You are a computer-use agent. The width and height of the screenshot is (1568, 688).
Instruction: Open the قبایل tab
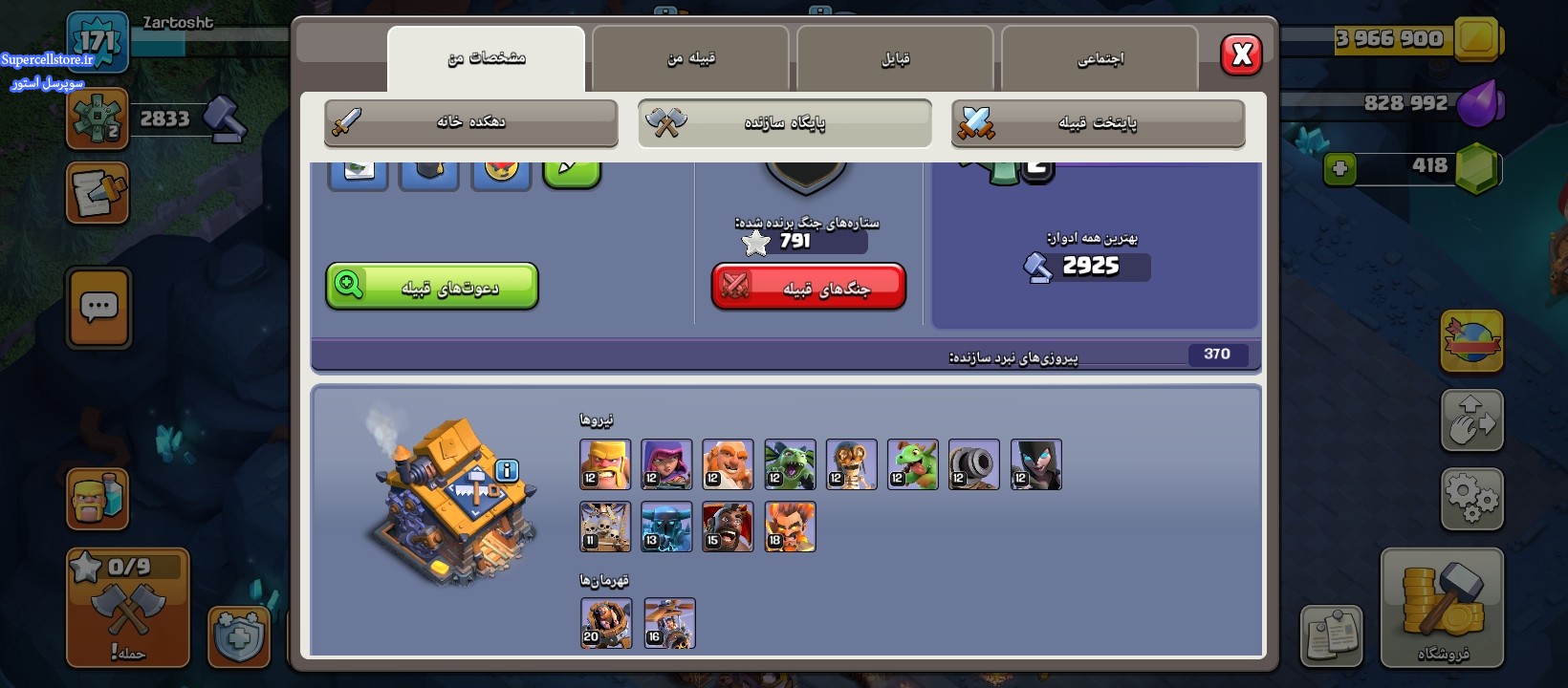click(895, 58)
